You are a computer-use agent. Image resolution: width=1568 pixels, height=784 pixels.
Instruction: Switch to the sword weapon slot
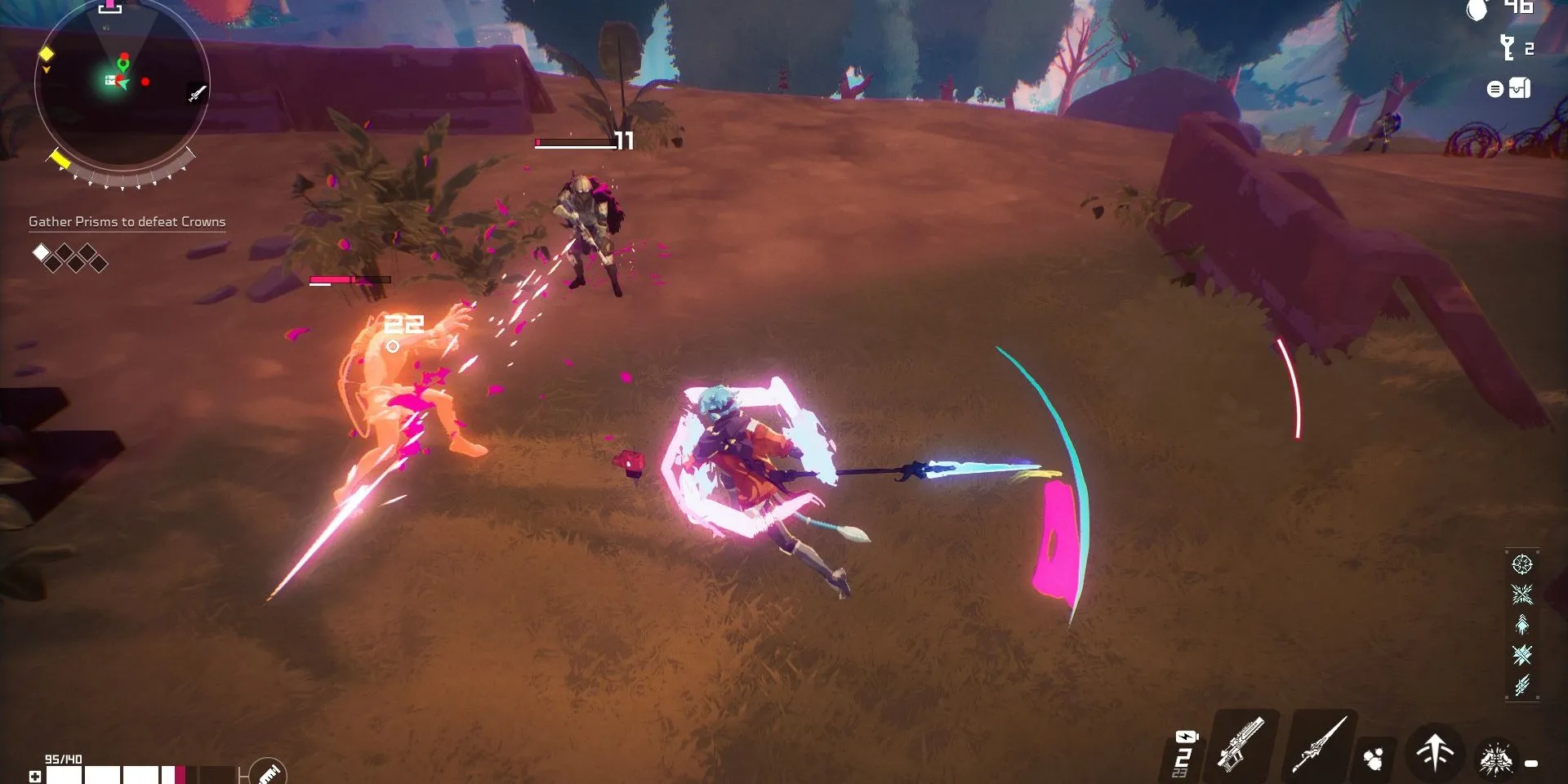[1318, 745]
